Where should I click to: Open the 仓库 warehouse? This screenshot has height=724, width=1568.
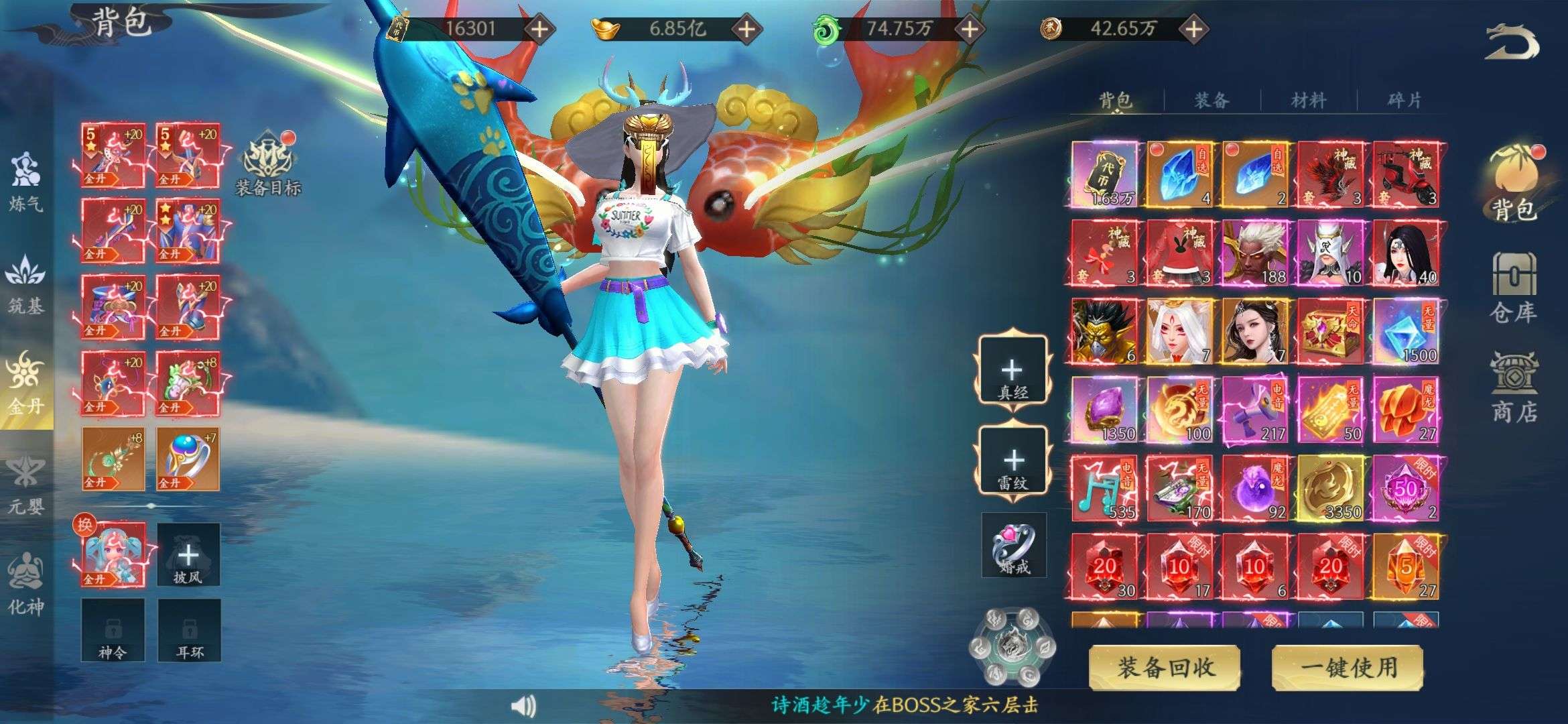point(1513,288)
